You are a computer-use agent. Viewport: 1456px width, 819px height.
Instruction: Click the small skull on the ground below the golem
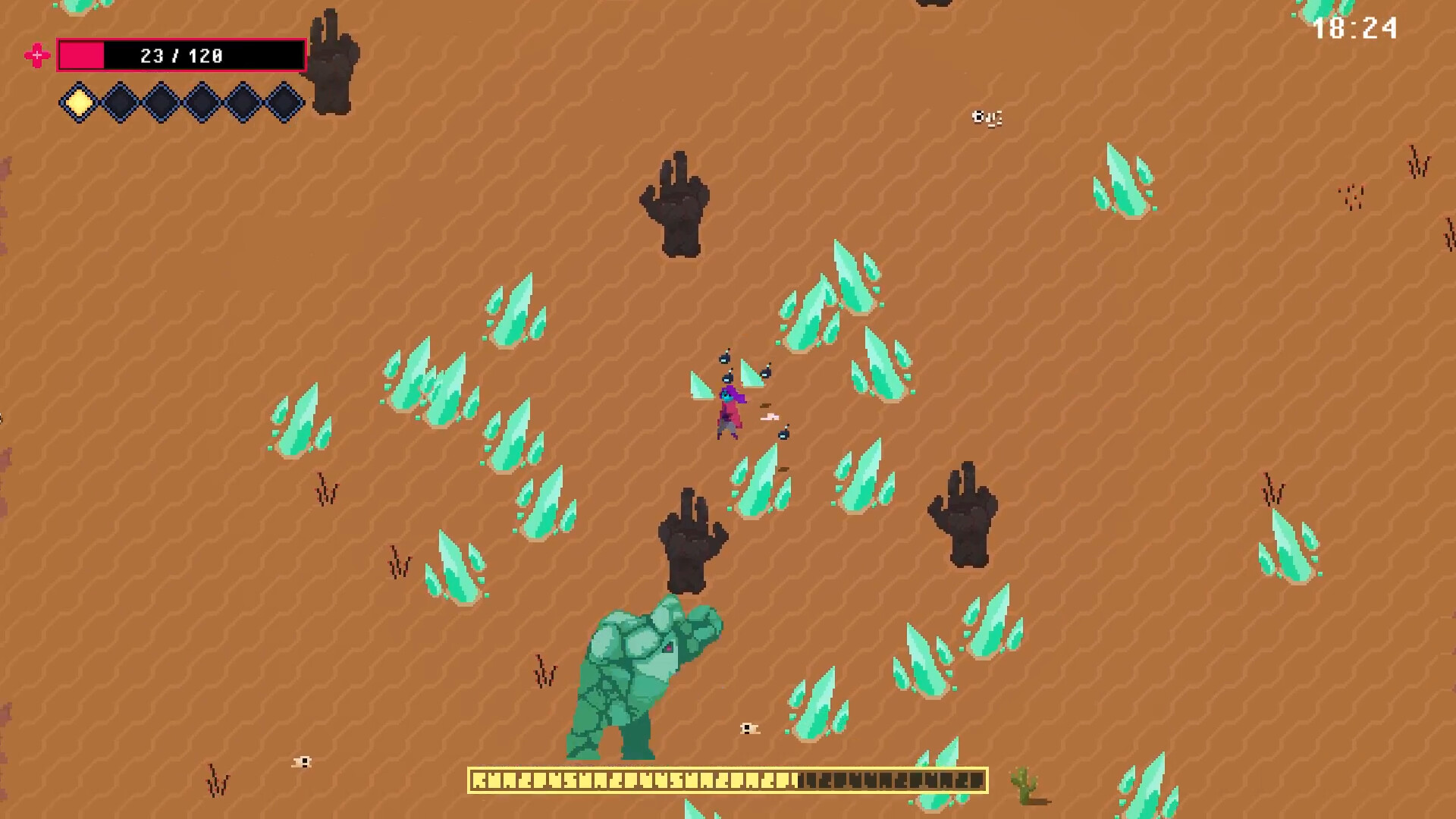[x=748, y=729]
